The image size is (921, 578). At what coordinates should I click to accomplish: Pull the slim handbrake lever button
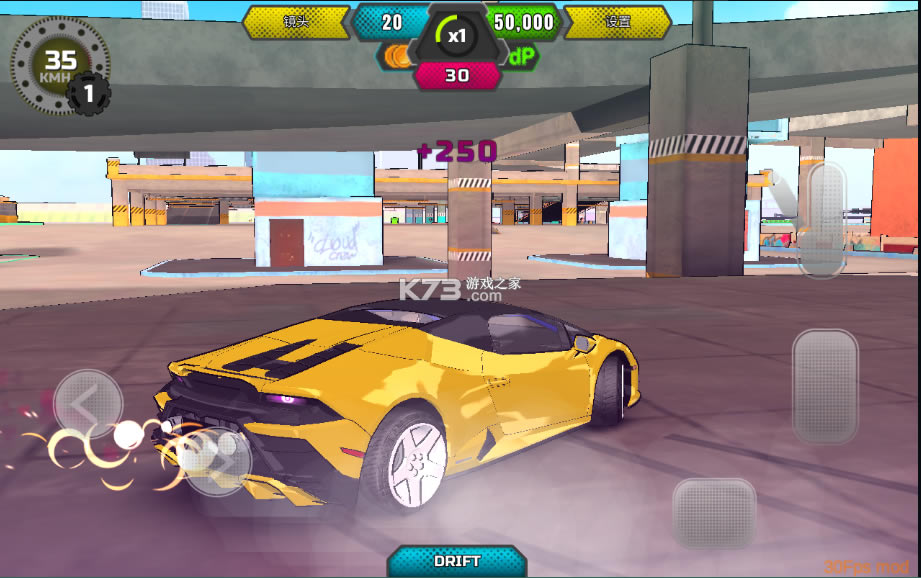(826, 219)
